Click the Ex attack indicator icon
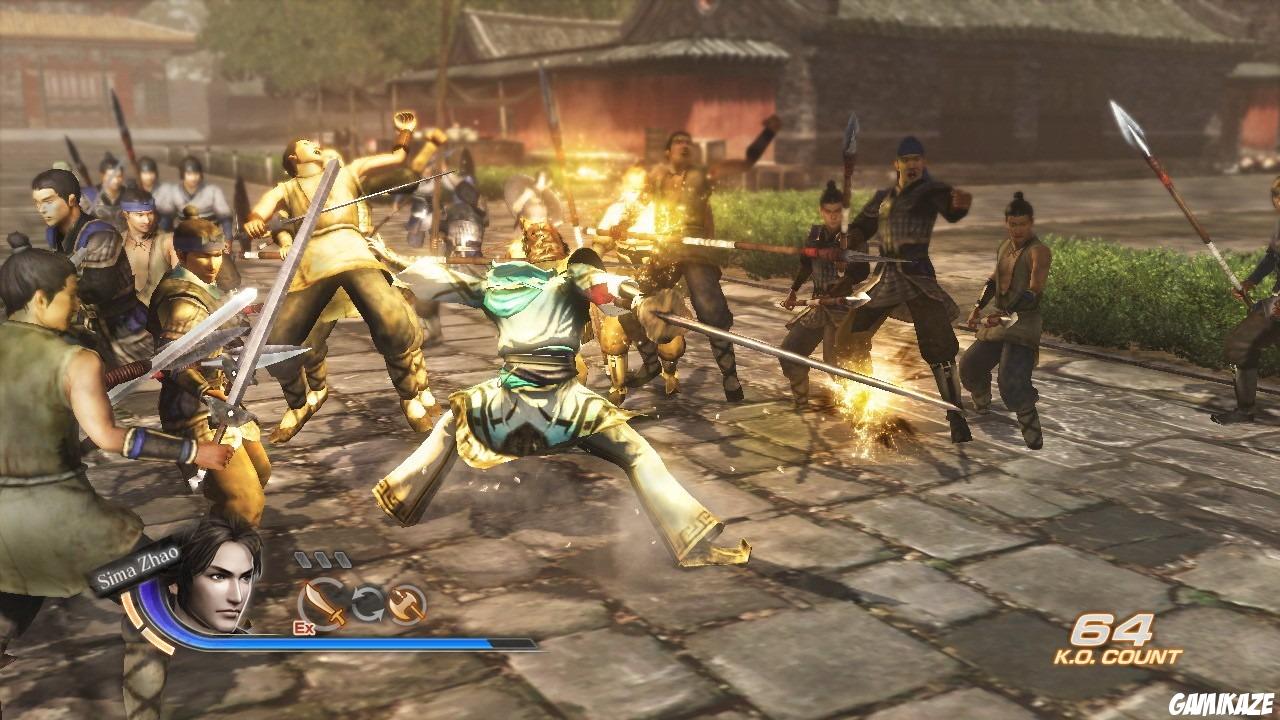Viewport: 1280px width, 720px height. [x=303, y=628]
